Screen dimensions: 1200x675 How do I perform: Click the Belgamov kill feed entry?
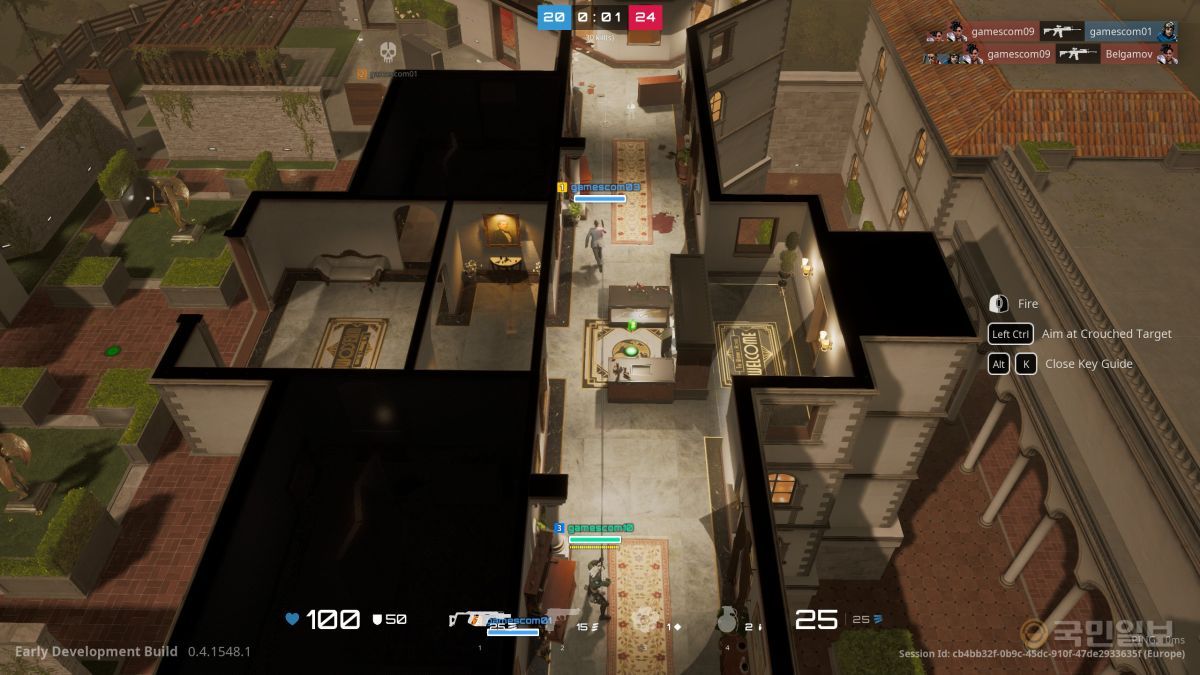(1131, 55)
